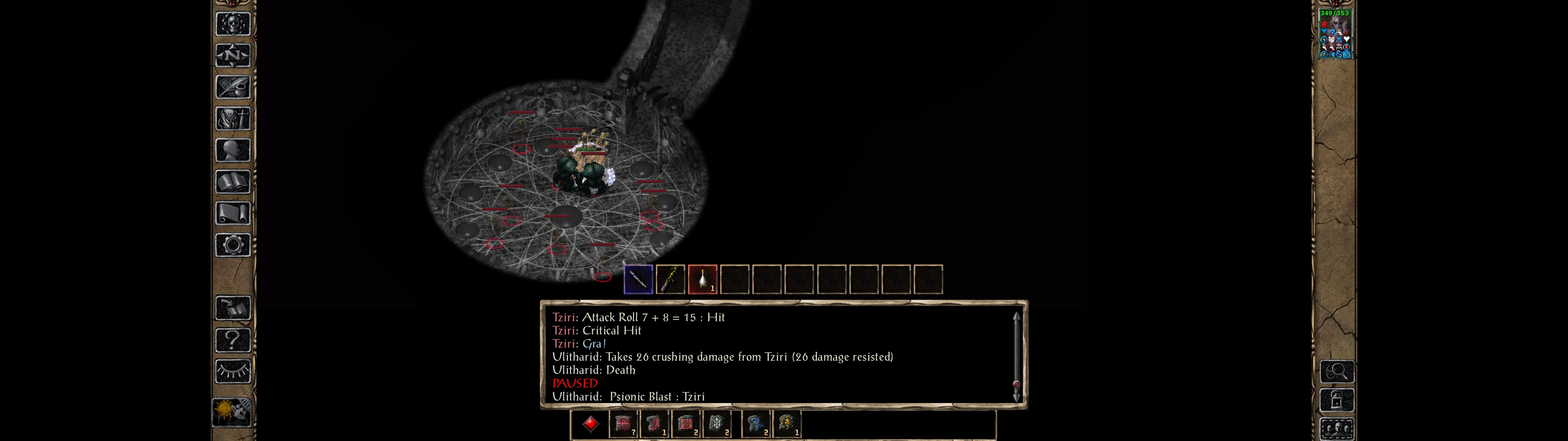Select all party members button
The height and width of the screenshot is (441, 1568).
tap(1337, 429)
